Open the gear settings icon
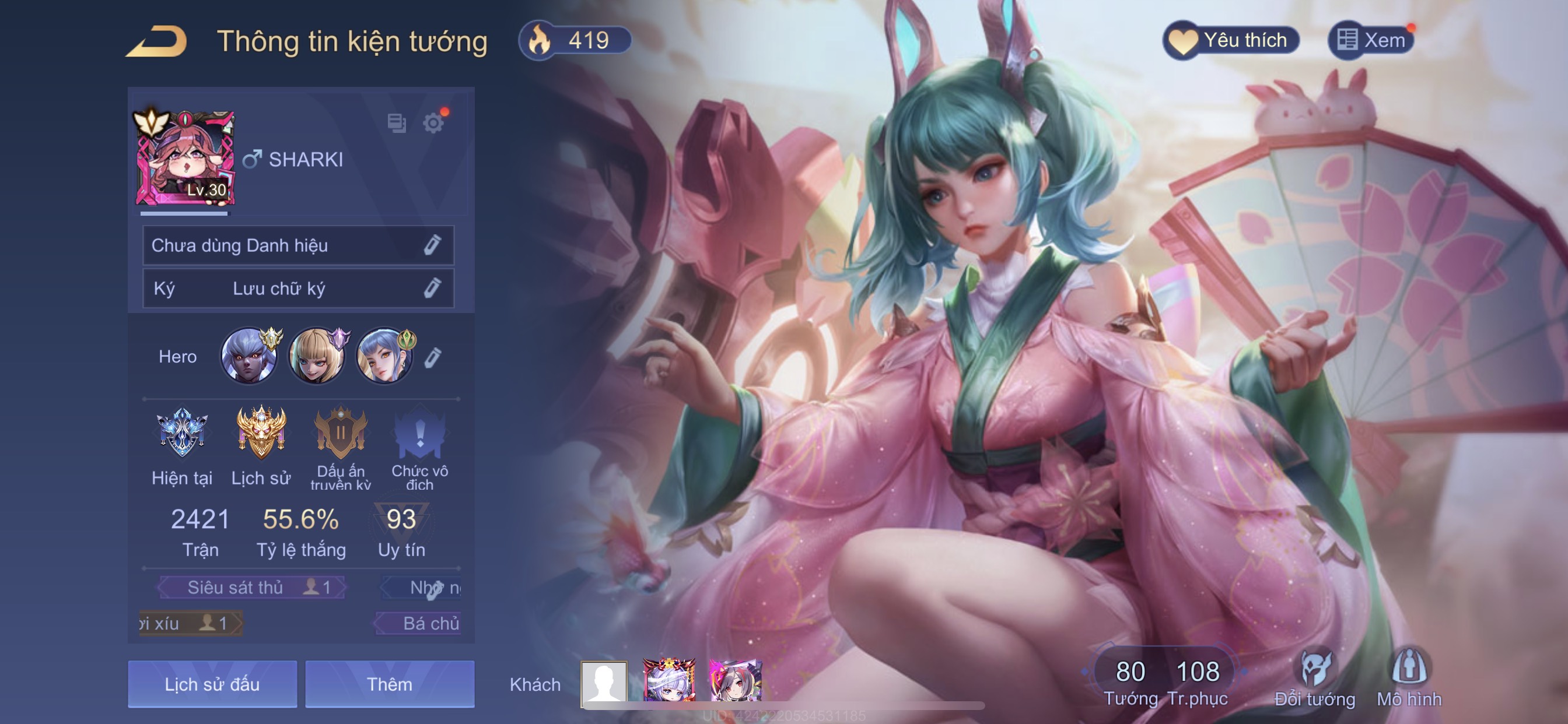 point(433,124)
